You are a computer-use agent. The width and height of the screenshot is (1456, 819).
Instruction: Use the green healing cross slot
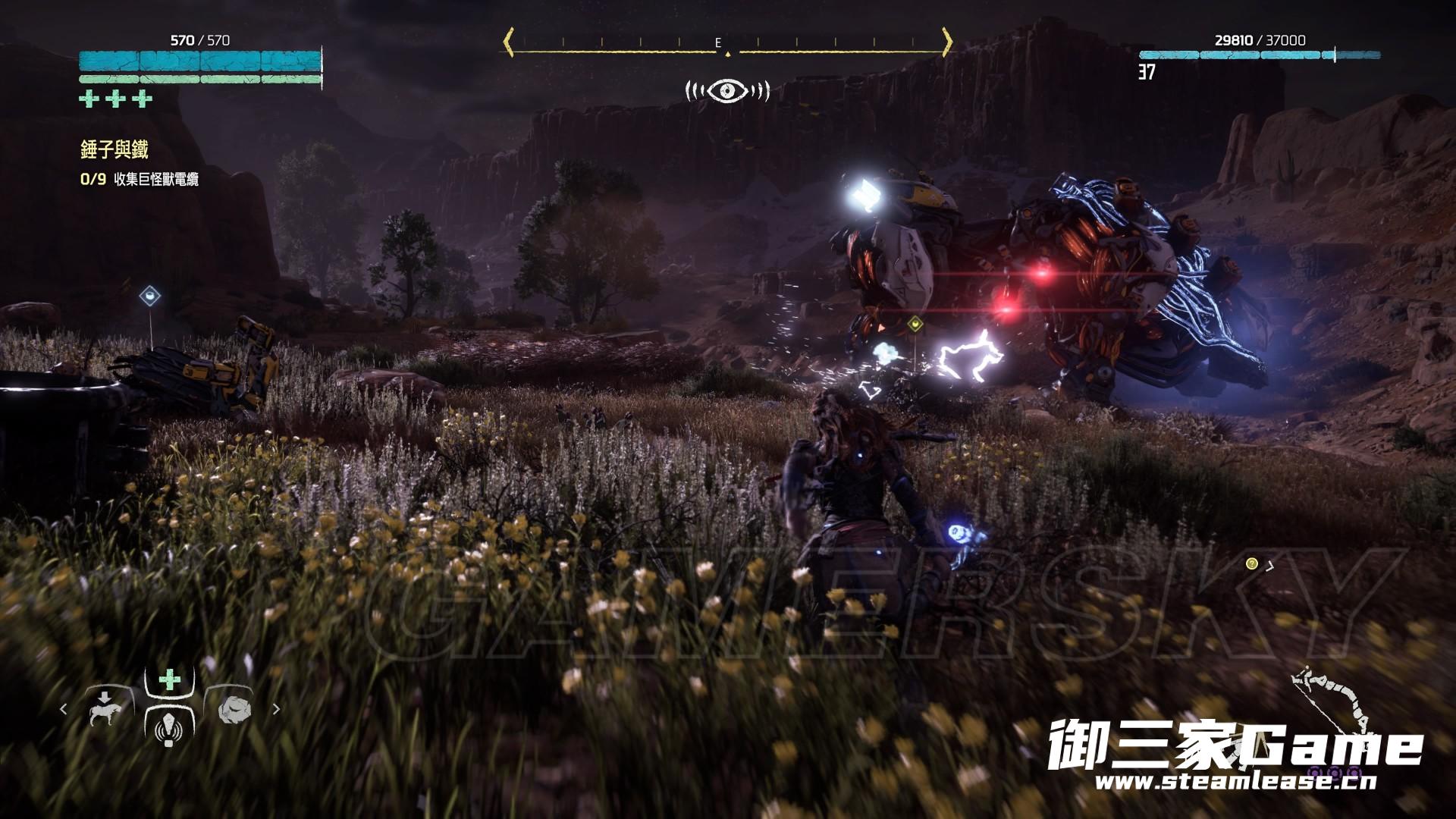coord(170,679)
